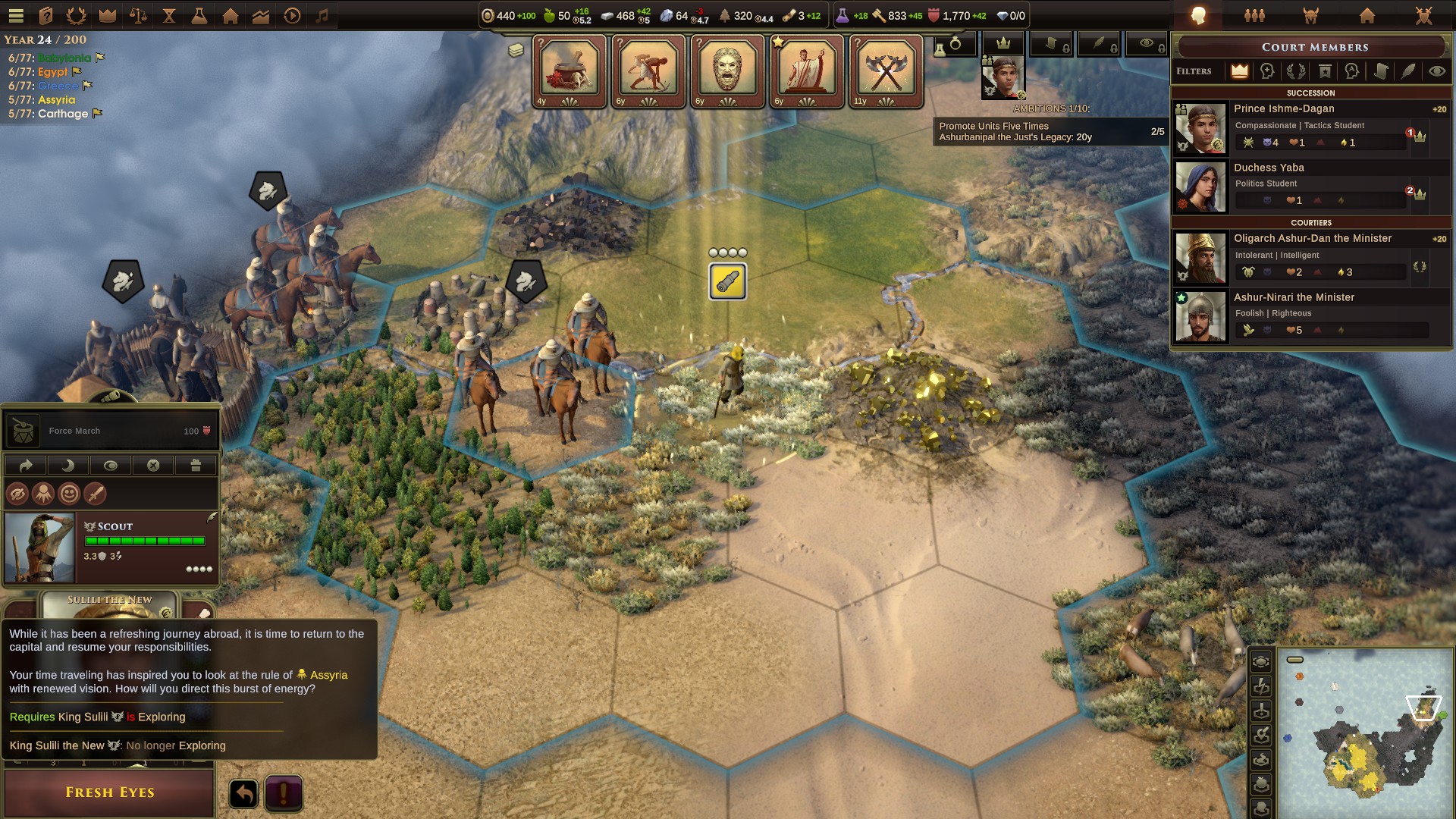Switch to the Military helmet tab at top right
The height and width of the screenshot is (819, 1456).
[x=1310, y=14]
